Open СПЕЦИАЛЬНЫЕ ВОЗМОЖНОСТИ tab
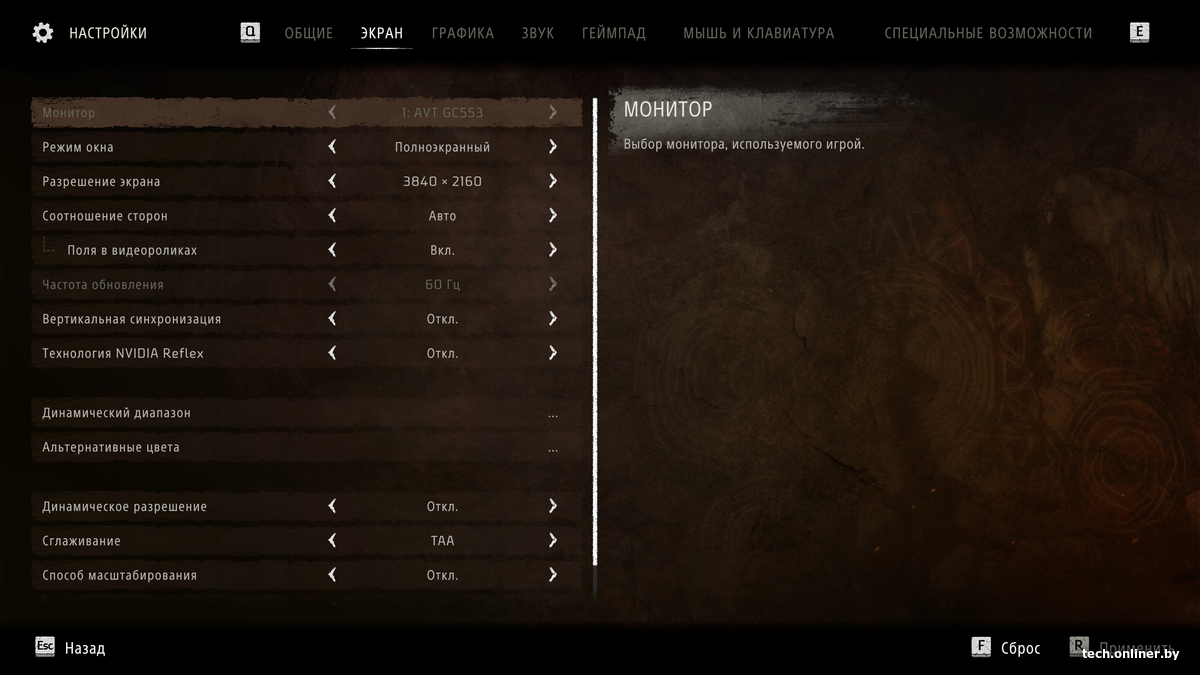1200x675 pixels. click(987, 33)
